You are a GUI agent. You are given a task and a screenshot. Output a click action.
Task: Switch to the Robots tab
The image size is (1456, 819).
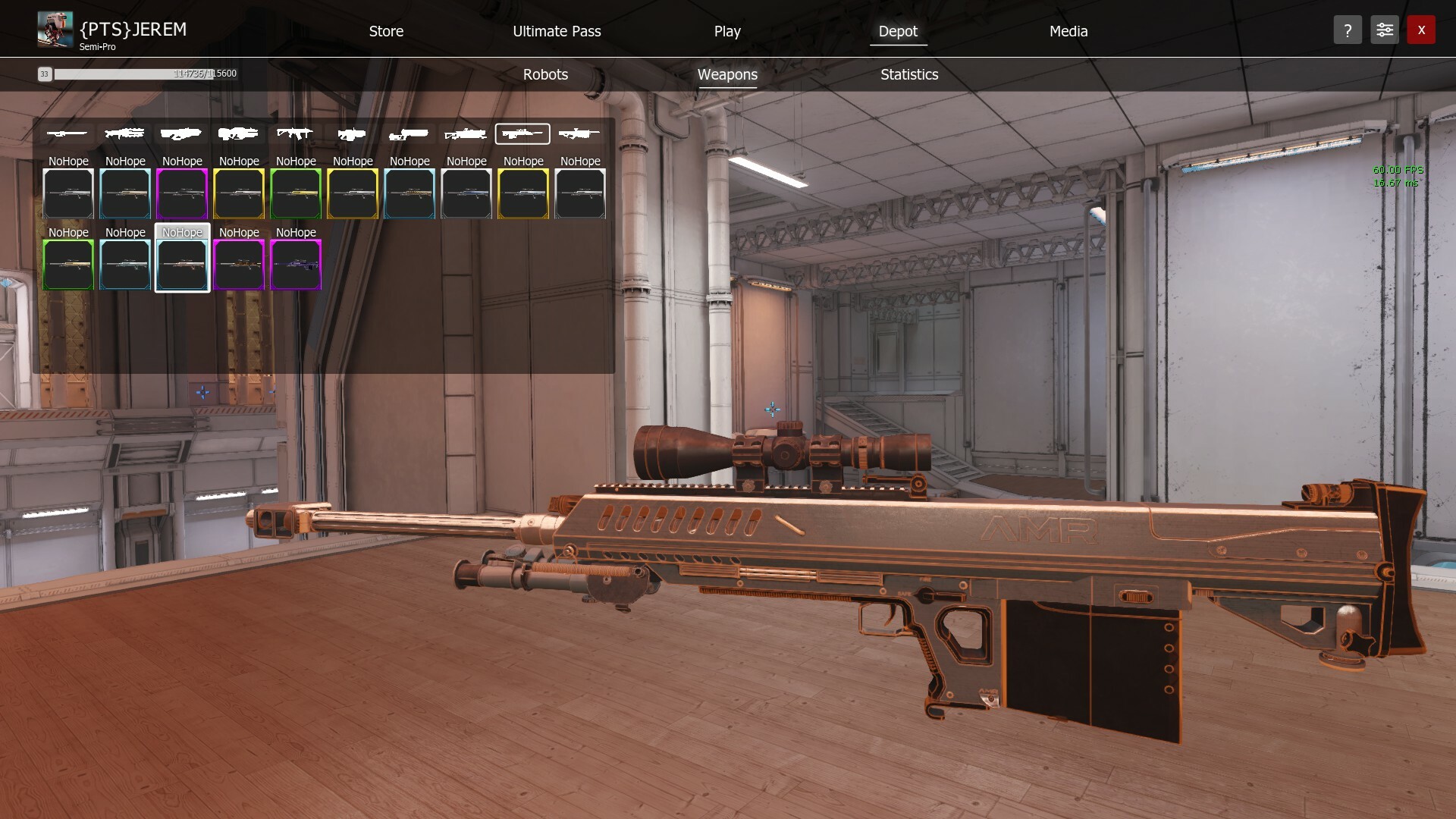click(544, 74)
